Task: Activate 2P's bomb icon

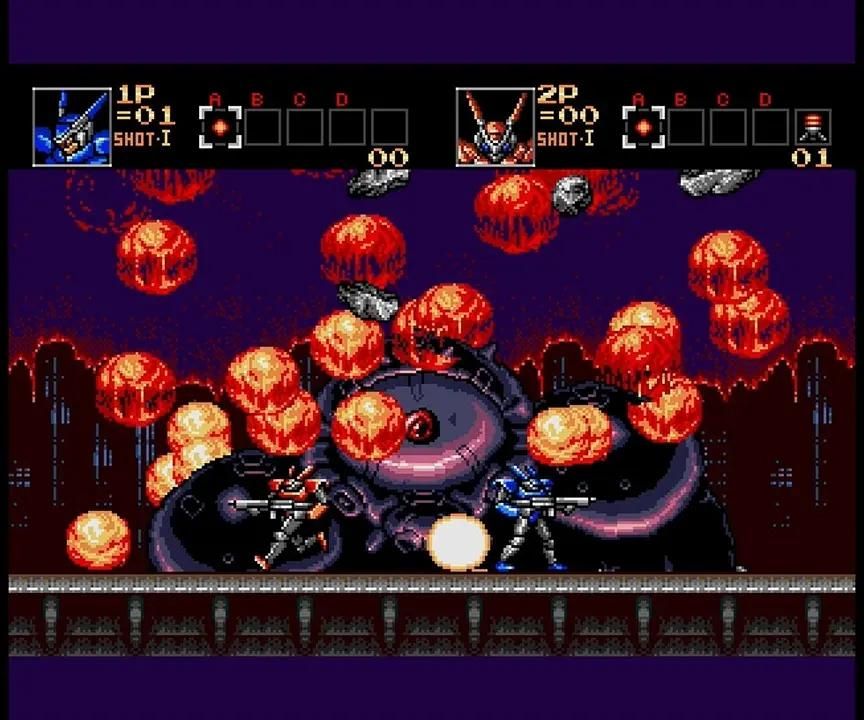Action: tap(813, 127)
